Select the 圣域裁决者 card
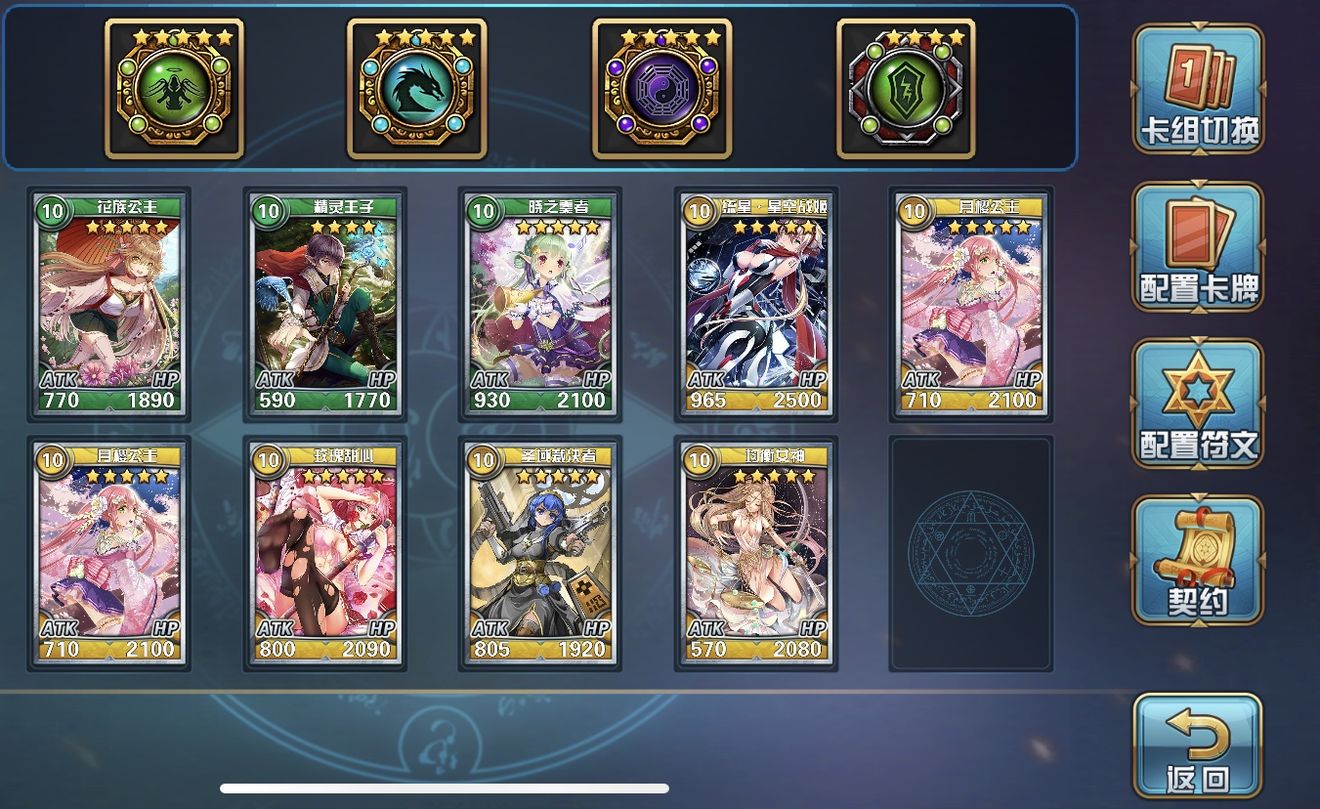1320x809 pixels. click(x=540, y=555)
